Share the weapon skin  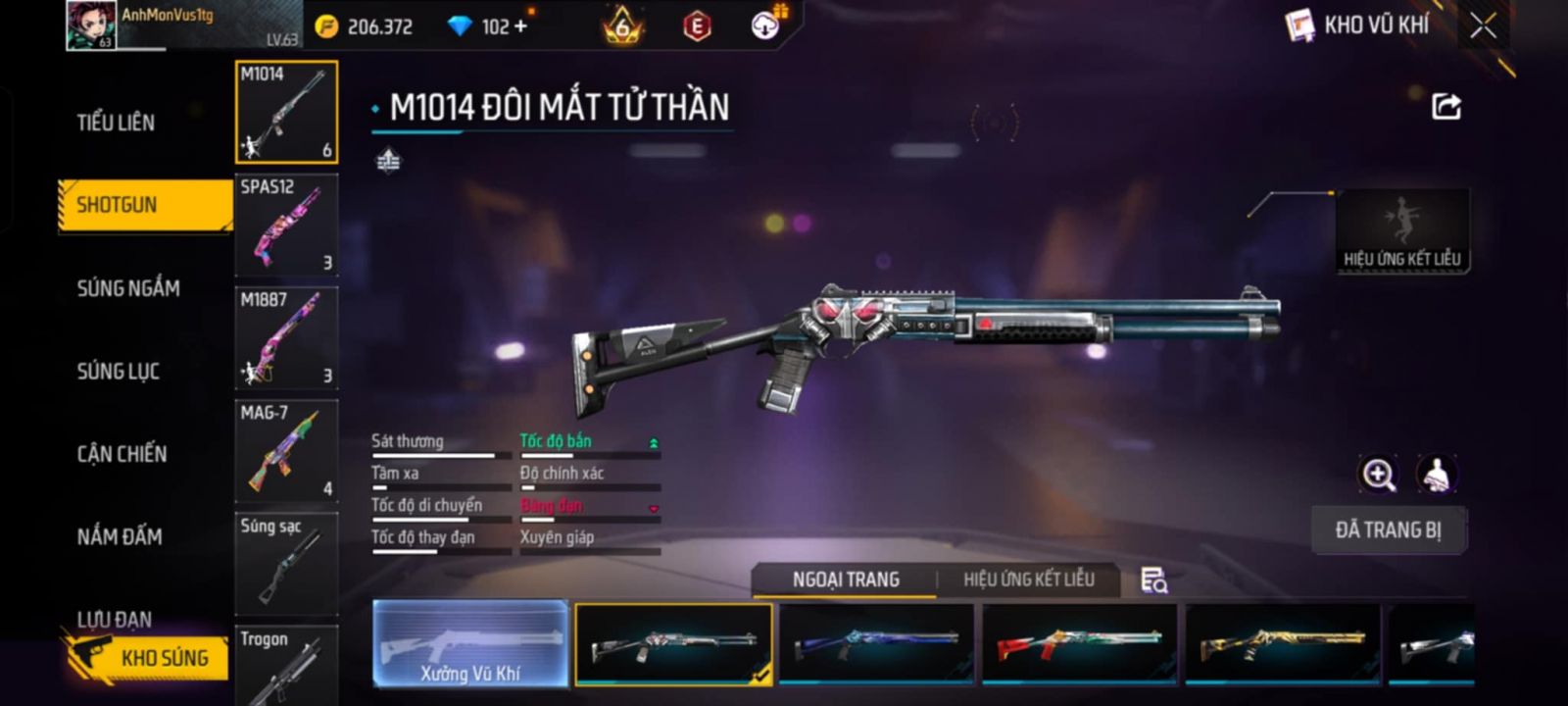(1446, 106)
